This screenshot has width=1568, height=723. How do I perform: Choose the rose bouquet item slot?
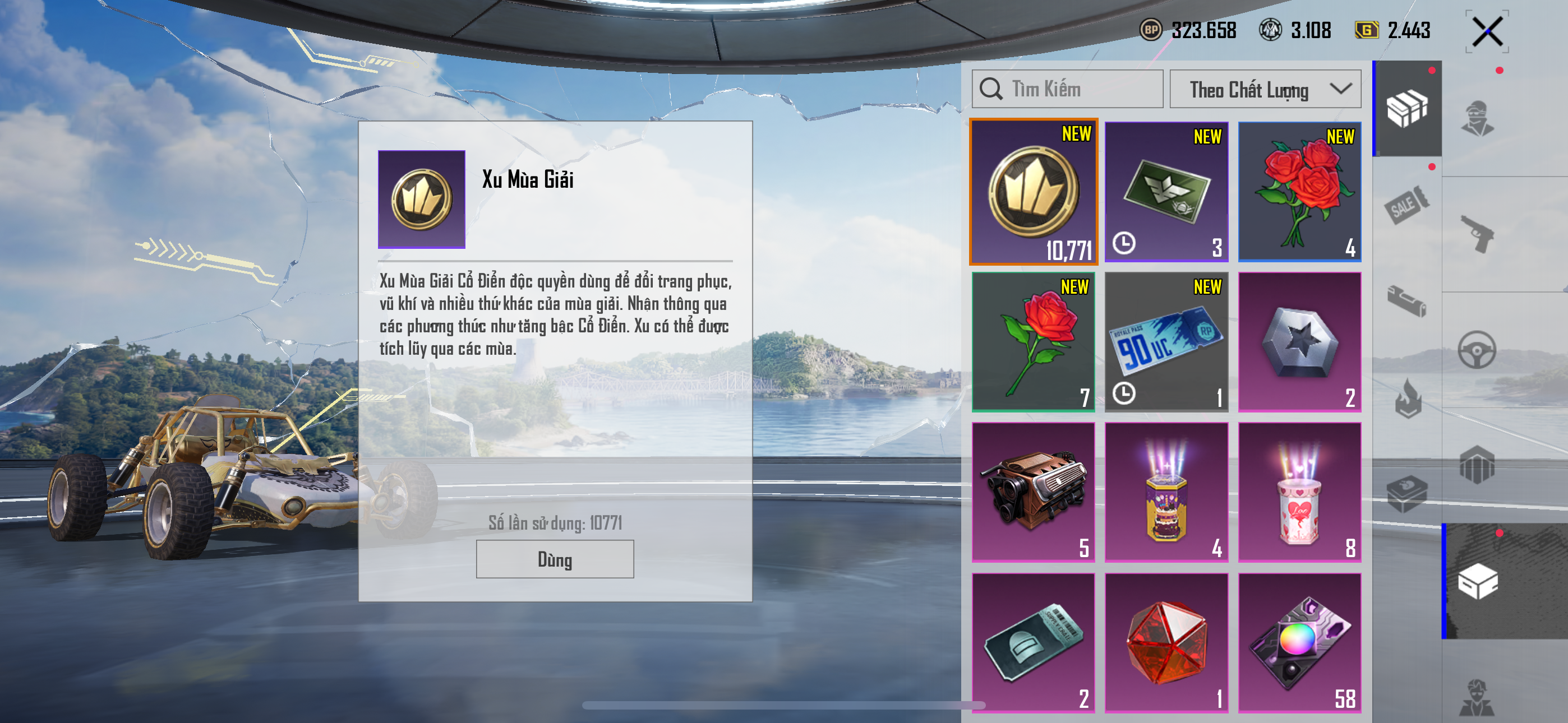pyautogui.click(x=1299, y=192)
